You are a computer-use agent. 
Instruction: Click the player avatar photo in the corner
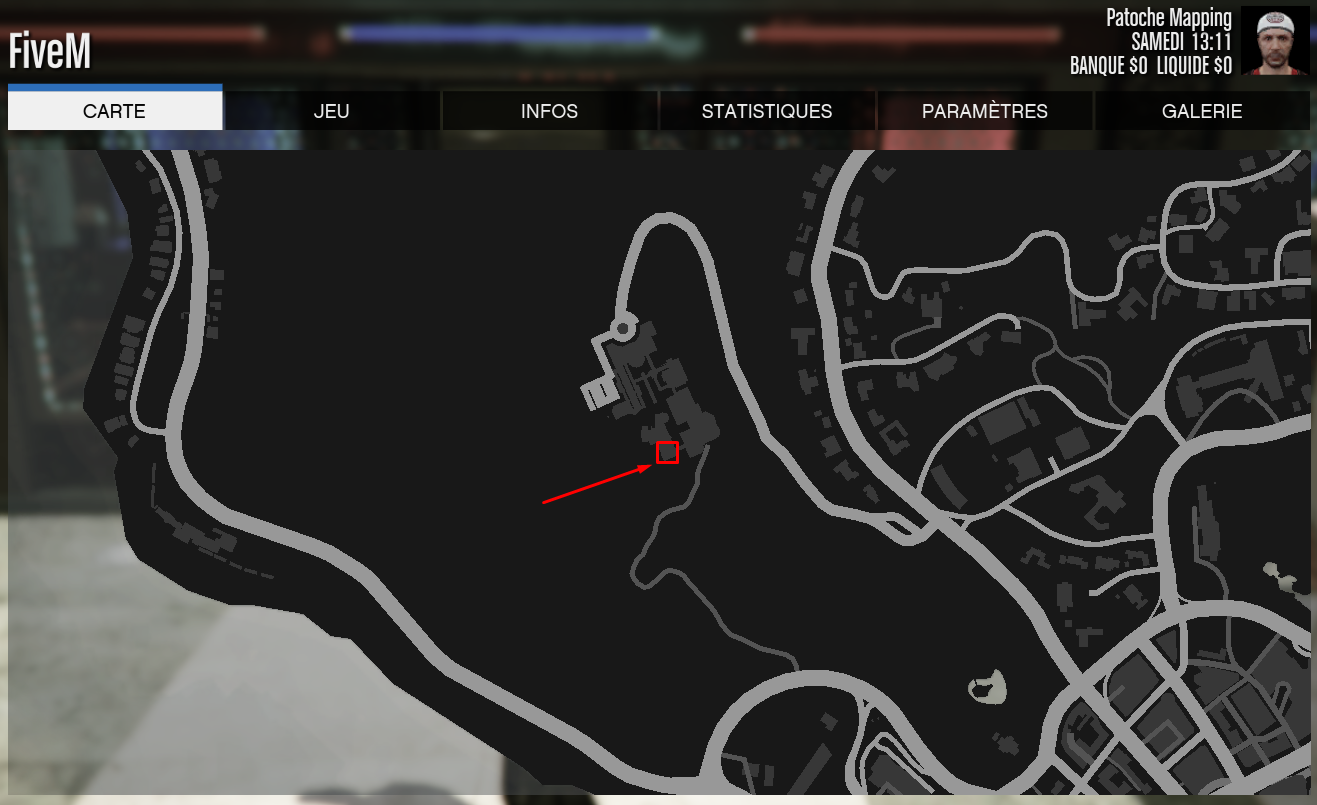click(1275, 40)
